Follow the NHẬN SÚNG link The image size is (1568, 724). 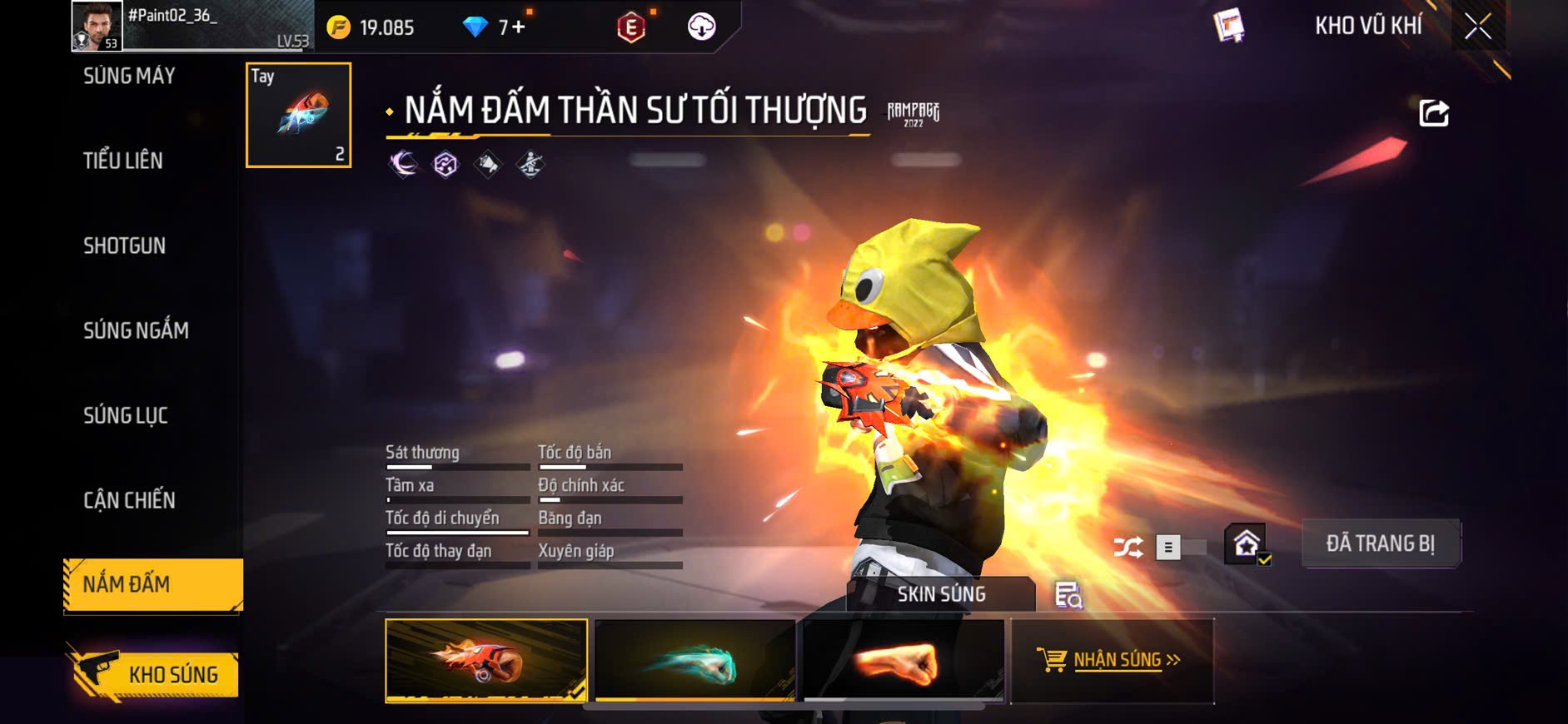(x=1112, y=661)
